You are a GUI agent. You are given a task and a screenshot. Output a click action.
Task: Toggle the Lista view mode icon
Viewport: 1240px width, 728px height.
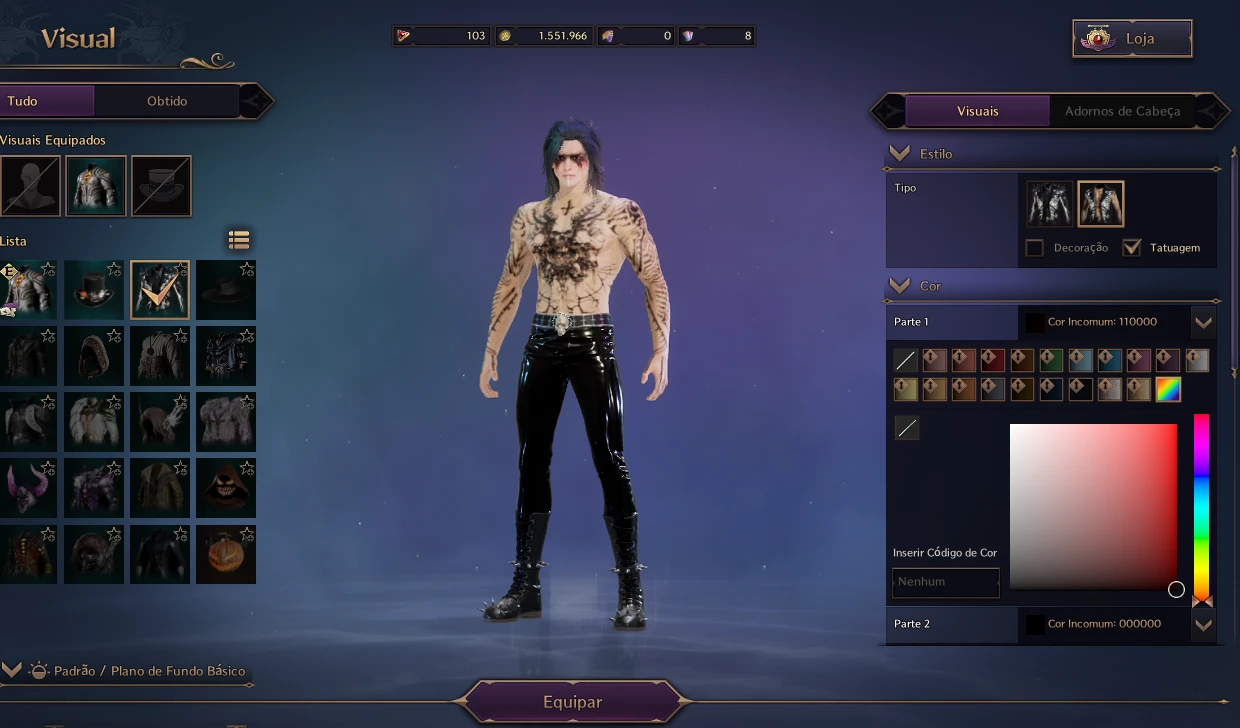pyautogui.click(x=238, y=240)
